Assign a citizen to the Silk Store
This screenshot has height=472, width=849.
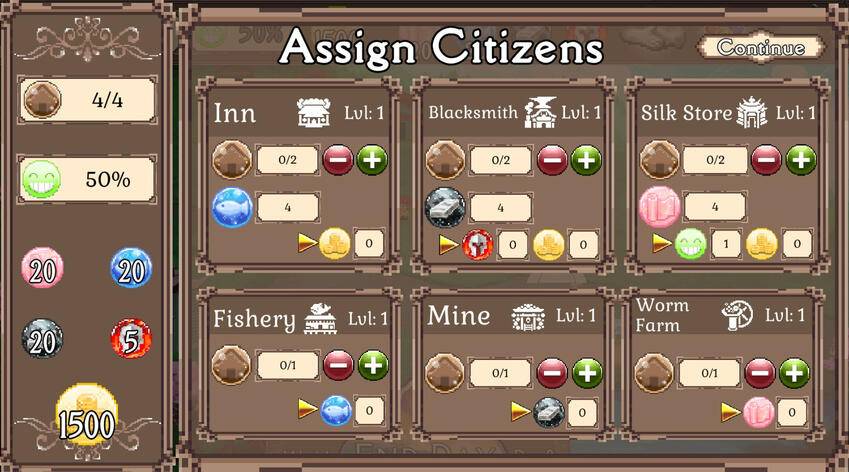click(x=800, y=159)
